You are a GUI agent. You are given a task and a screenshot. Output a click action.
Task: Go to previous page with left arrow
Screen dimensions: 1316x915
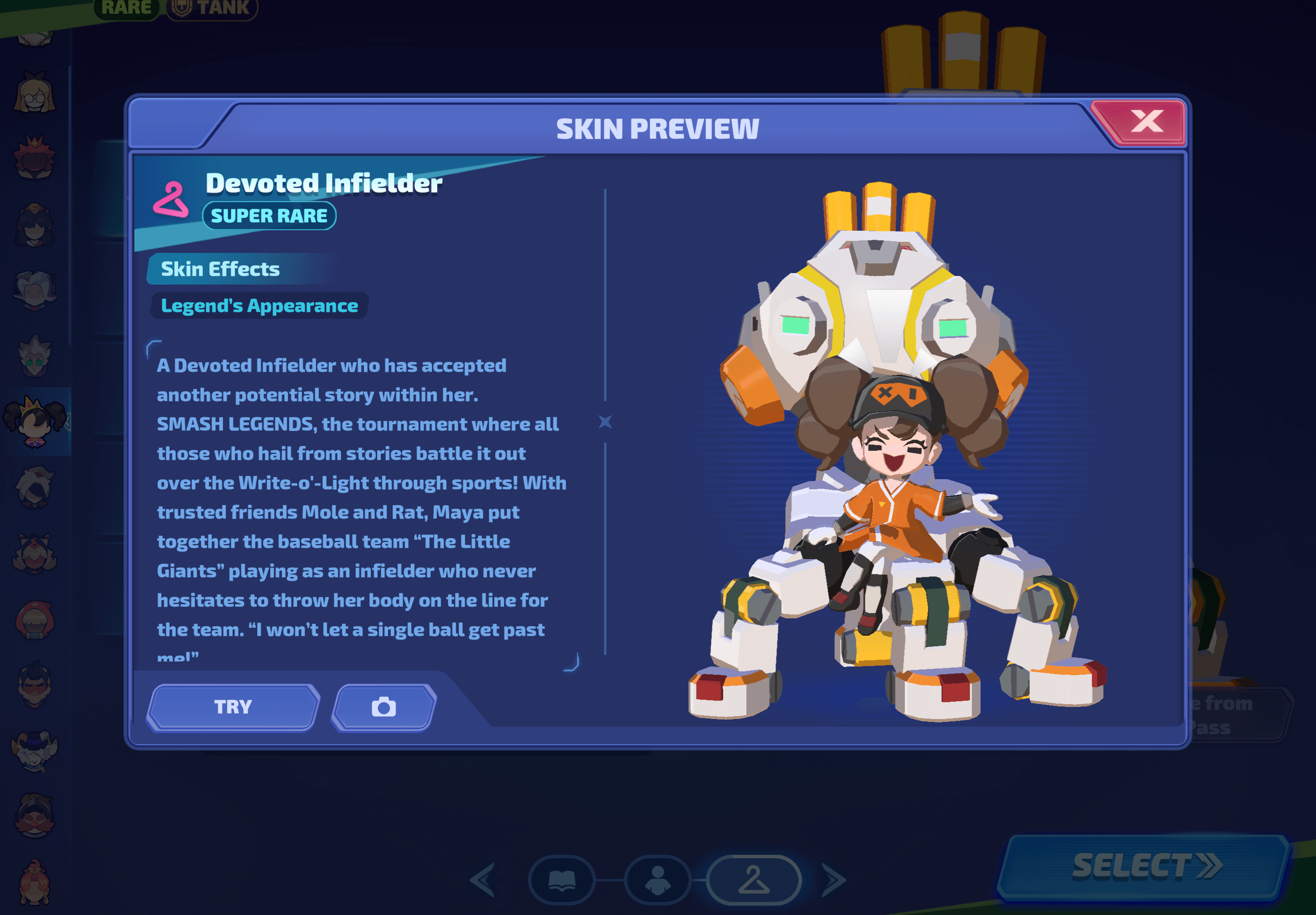pos(483,879)
